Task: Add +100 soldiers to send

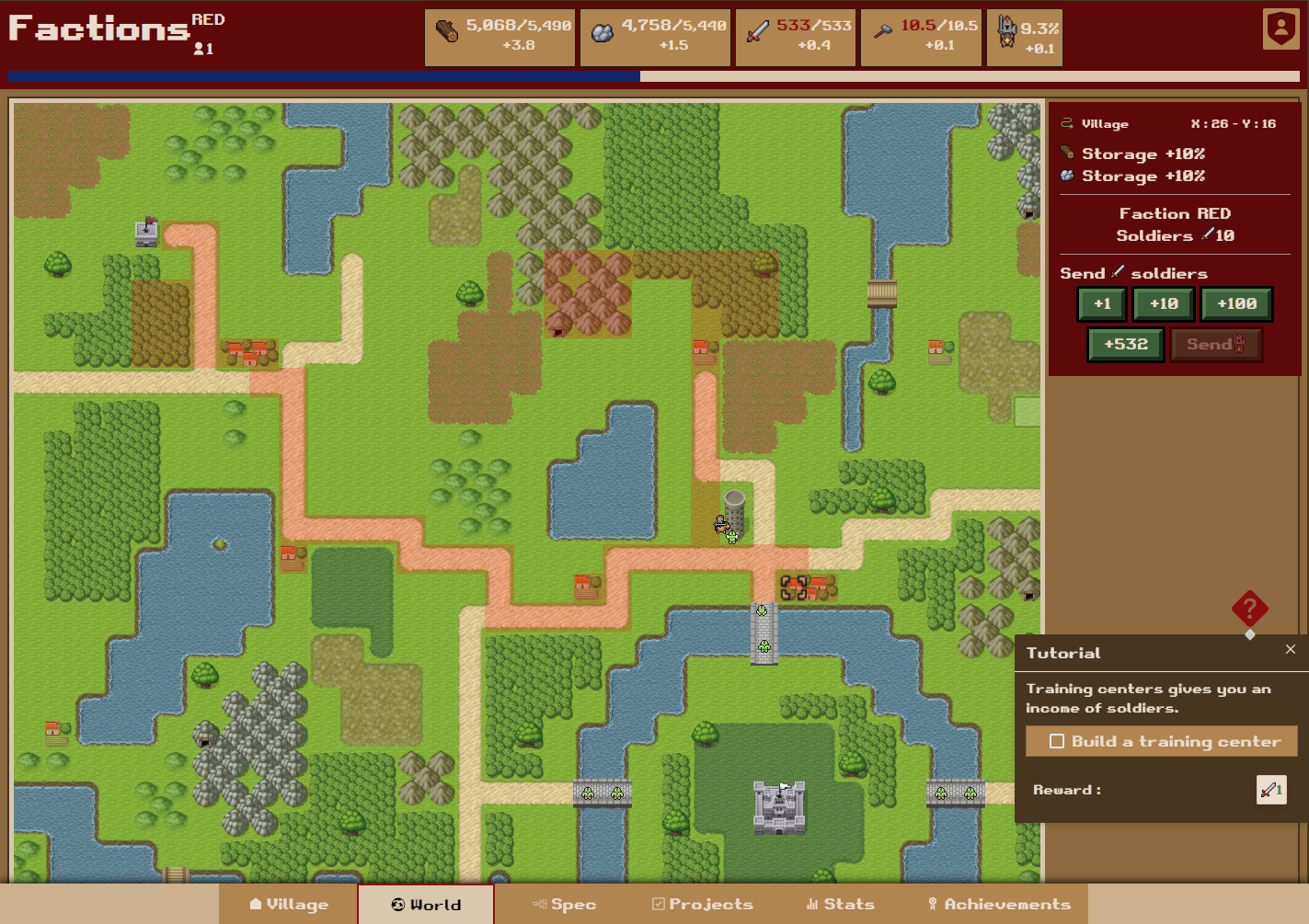Action: (1236, 304)
